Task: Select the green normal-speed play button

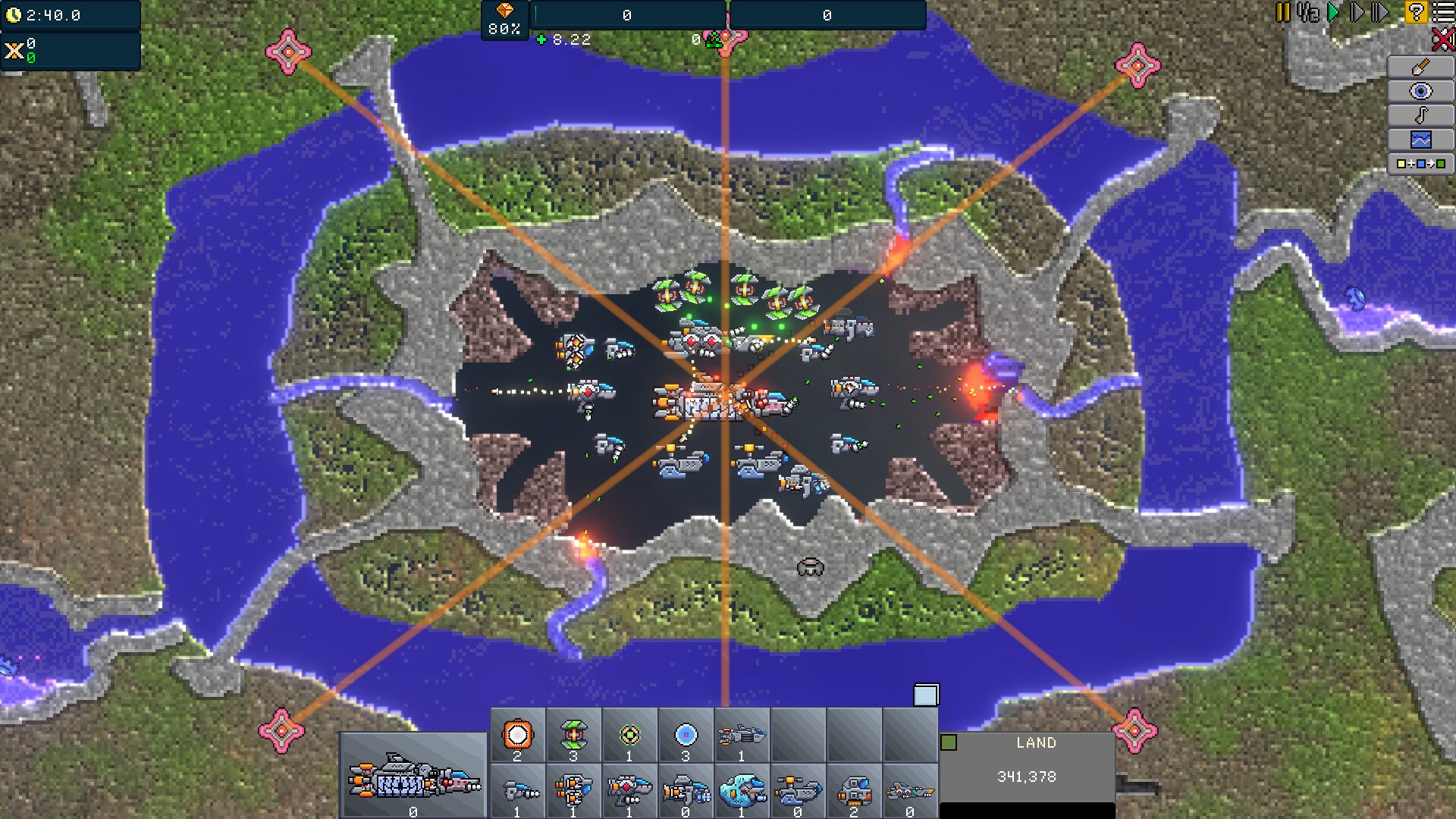Action: click(x=1334, y=12)
